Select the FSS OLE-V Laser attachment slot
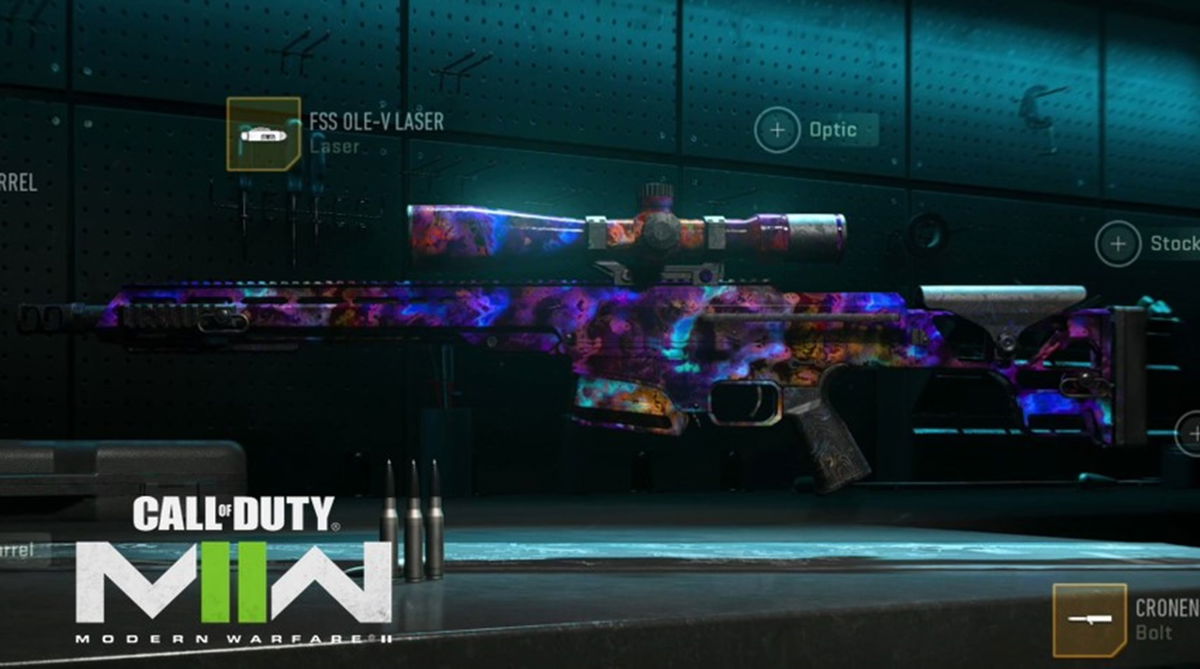1200x669 pixels. (263, 133)
